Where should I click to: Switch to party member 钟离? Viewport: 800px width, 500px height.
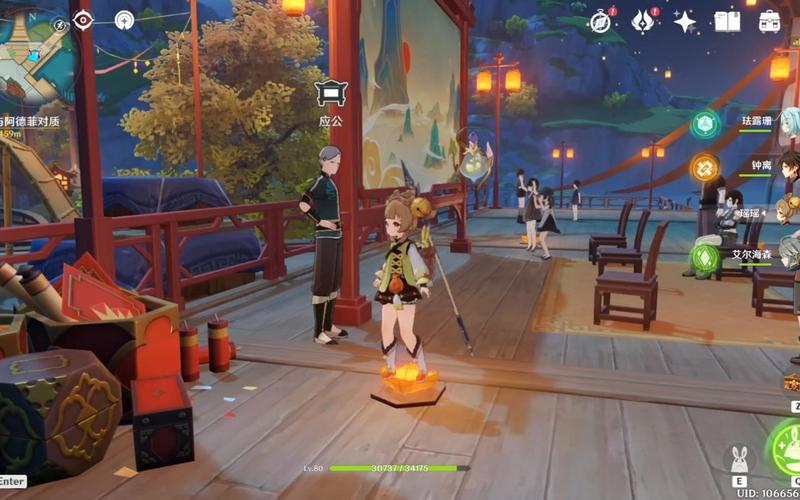761,165
